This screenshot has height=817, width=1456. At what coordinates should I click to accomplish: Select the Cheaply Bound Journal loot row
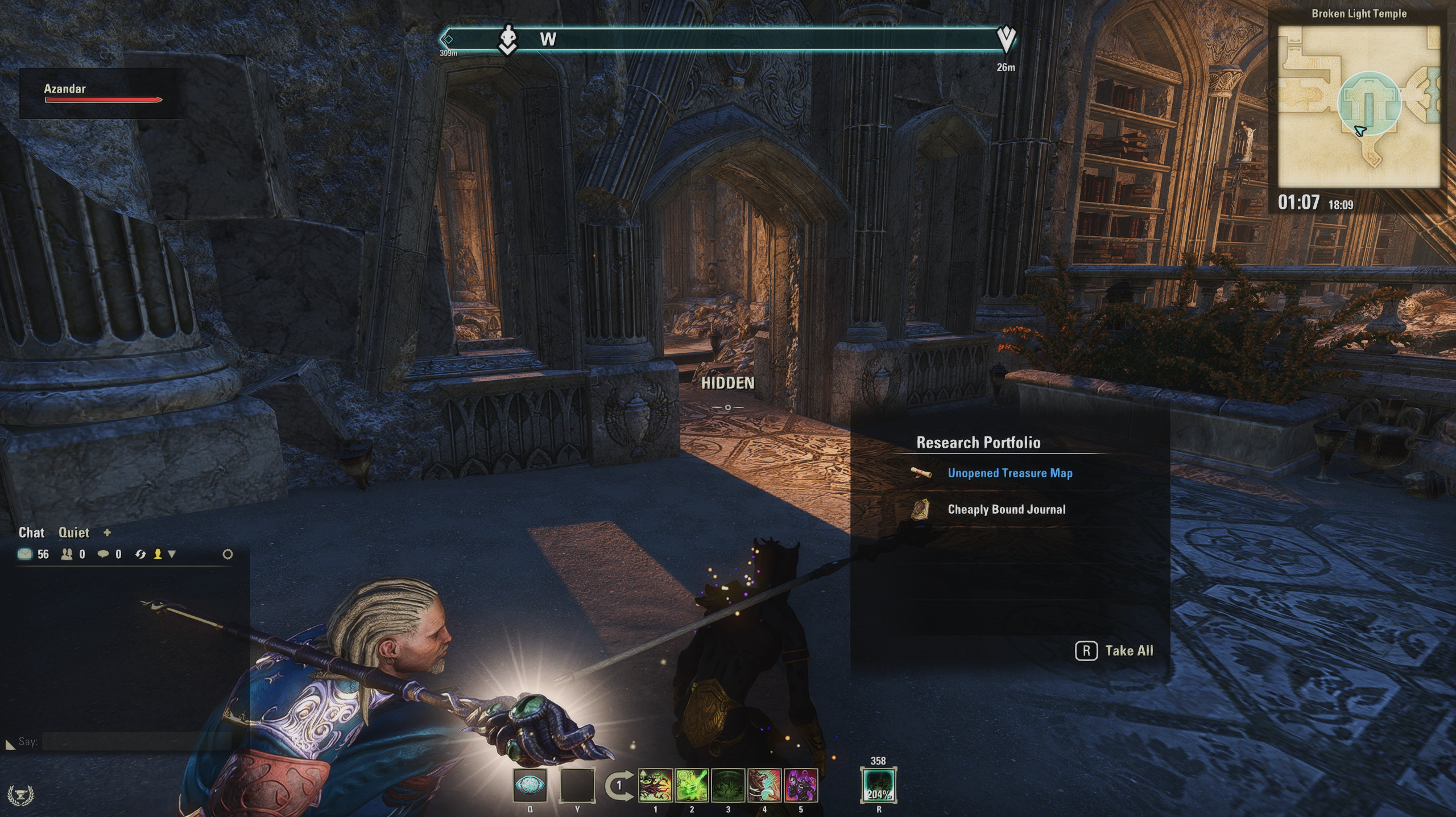click(x=1006, y=510)
